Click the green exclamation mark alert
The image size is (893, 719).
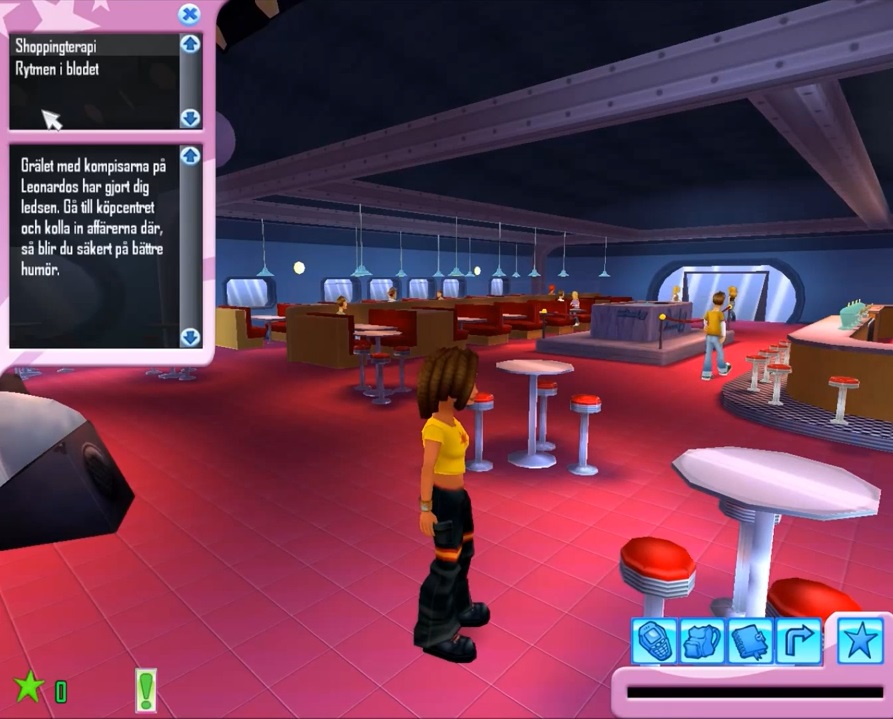coord(146,689)
